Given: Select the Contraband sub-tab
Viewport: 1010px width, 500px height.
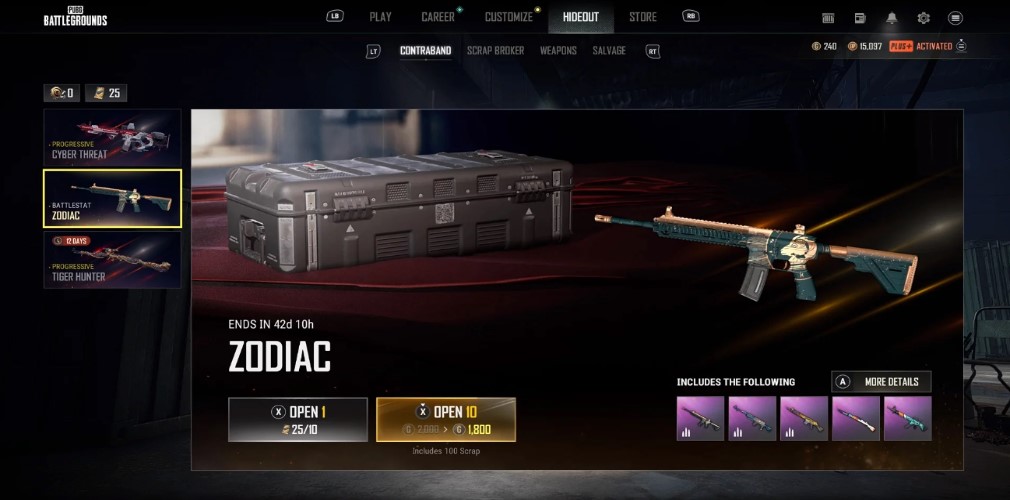Looking at the screenshot, I should point(425,50).
